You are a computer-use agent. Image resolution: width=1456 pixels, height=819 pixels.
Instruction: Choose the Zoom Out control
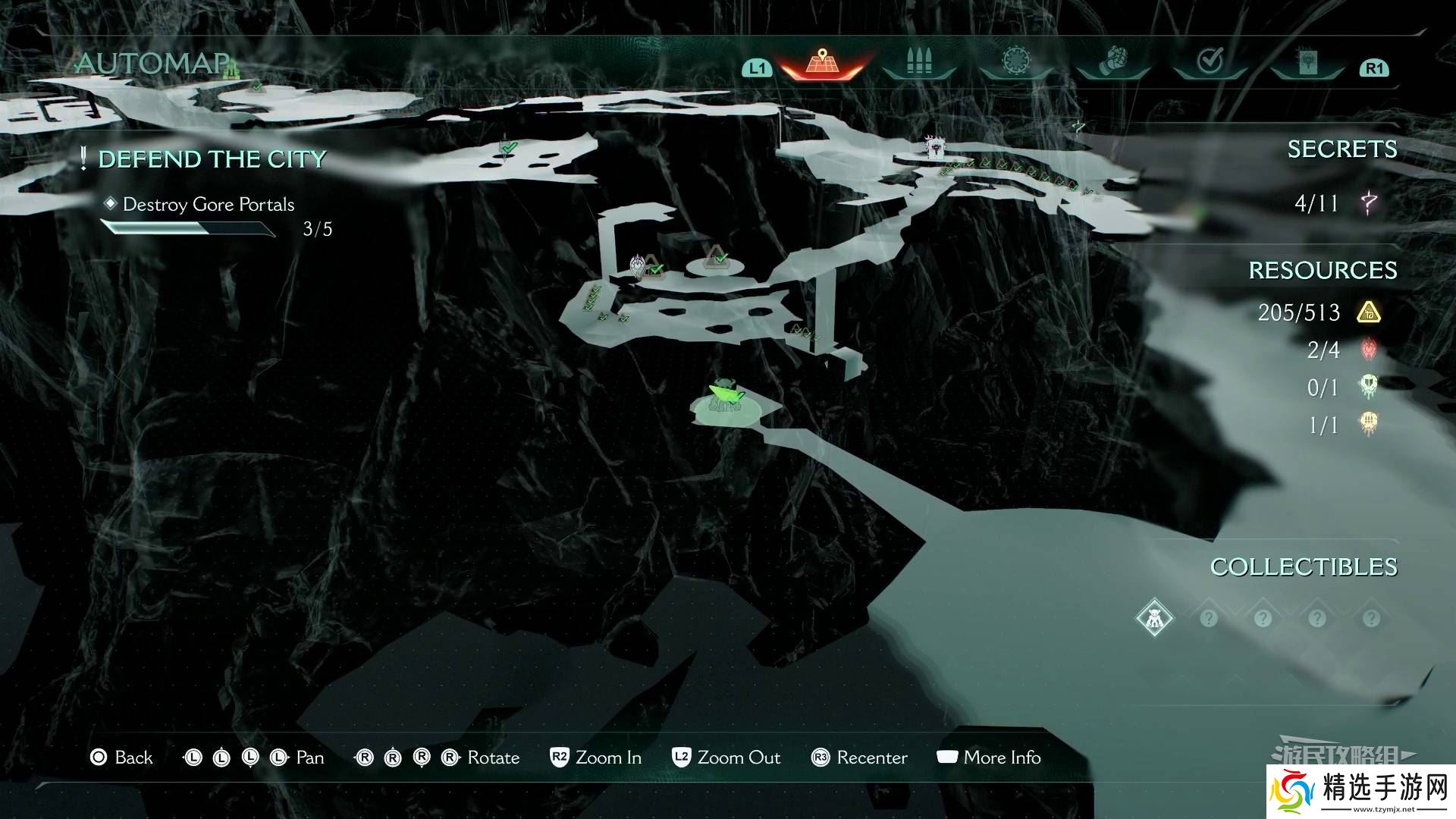(x=726, y=758)
